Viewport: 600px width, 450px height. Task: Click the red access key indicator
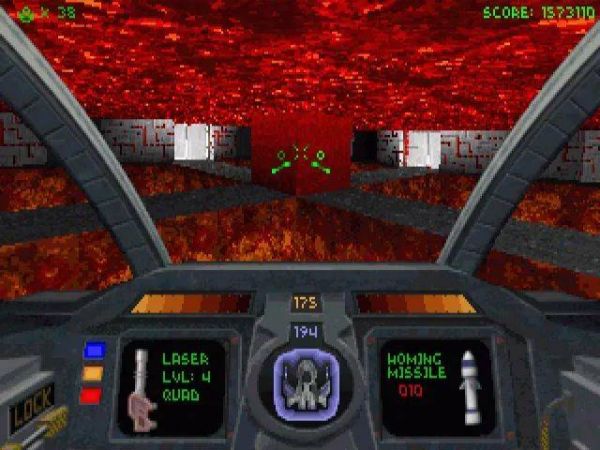coord(95,395)
